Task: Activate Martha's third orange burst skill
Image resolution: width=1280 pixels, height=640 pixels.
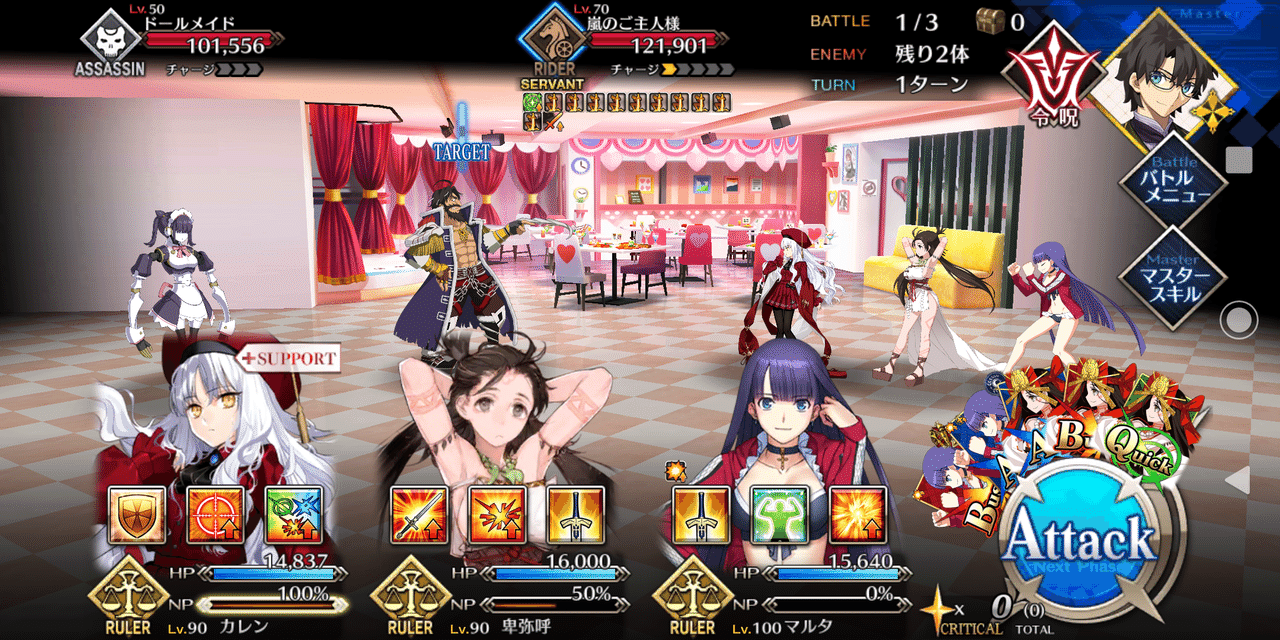Action: coord(858,516)
